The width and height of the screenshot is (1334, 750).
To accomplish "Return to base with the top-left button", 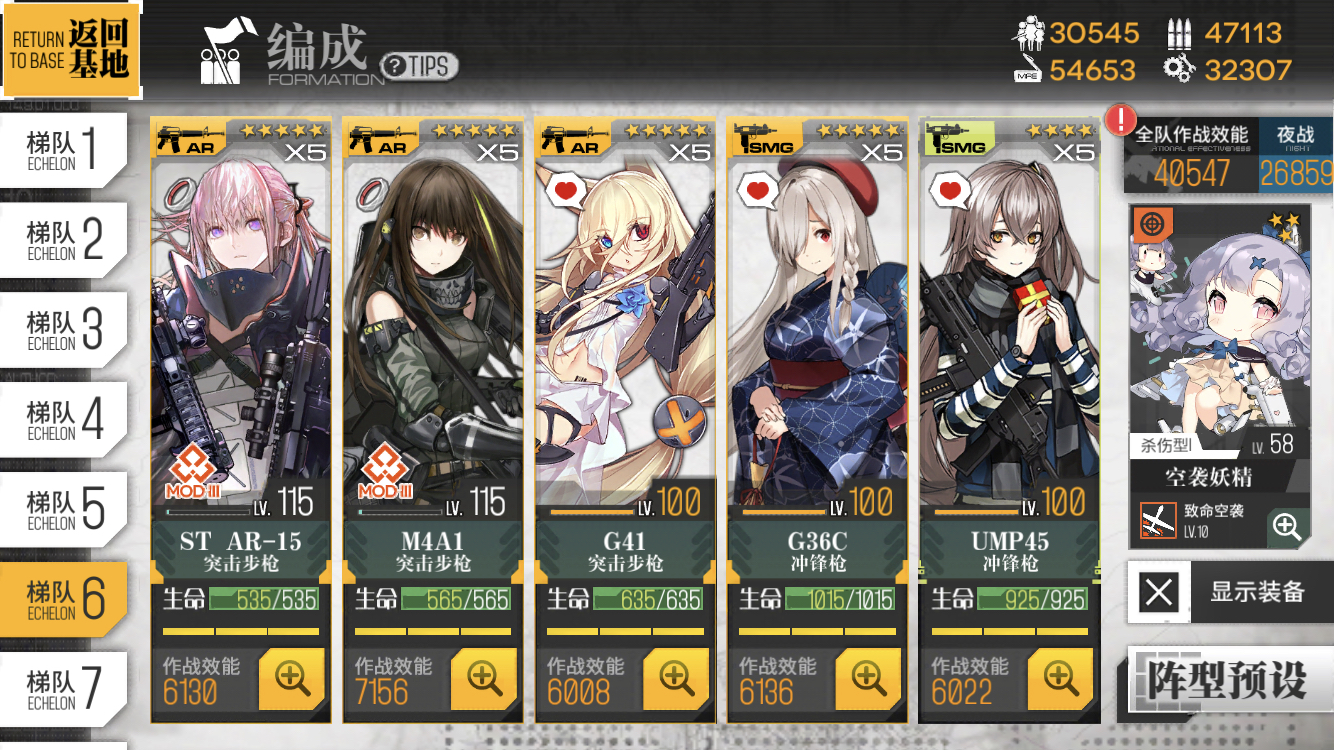I will [70, 49].
